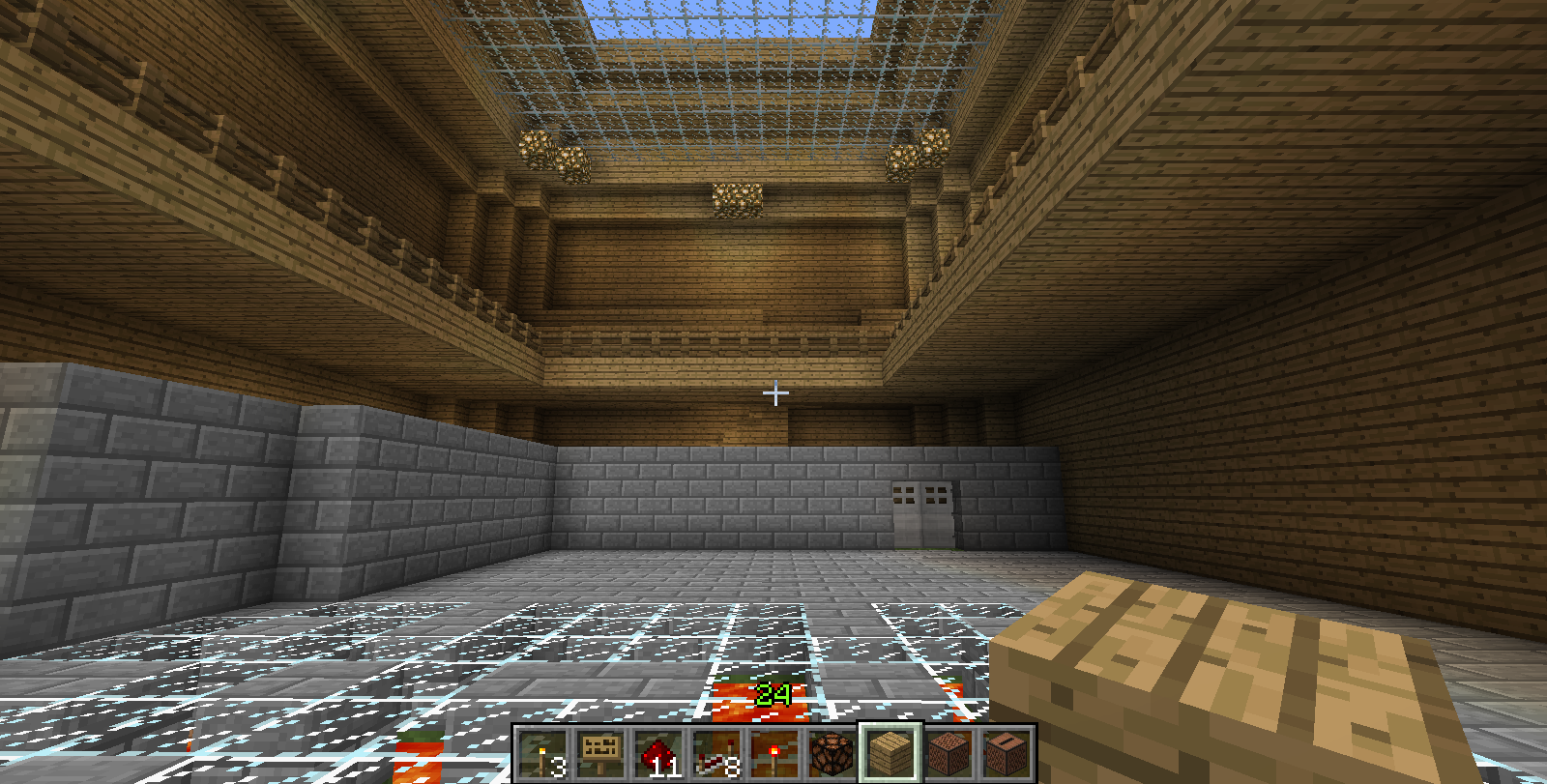Image resolution: width=1547 pixels, height=784 pixels.
Task: Pick the redstone torch in the hotbar
Action: 774,754
